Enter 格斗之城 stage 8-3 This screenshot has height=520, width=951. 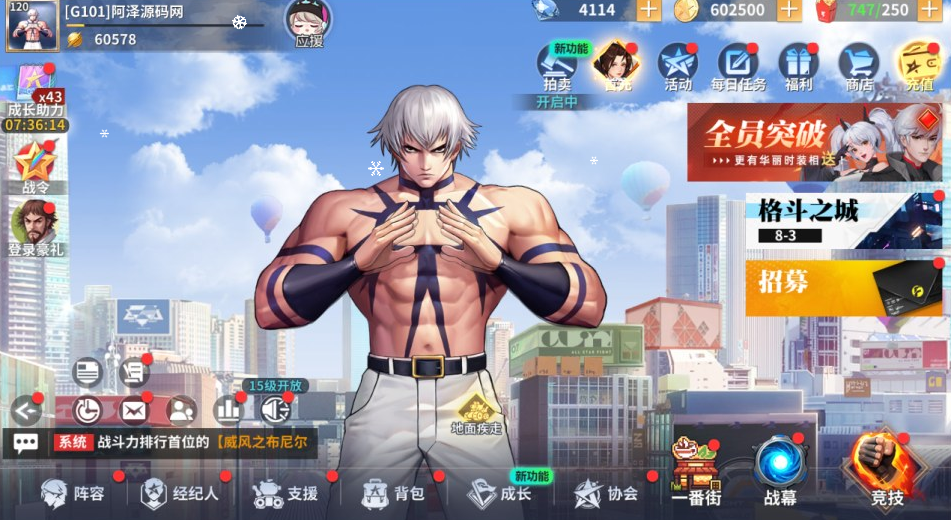point(844,220)
